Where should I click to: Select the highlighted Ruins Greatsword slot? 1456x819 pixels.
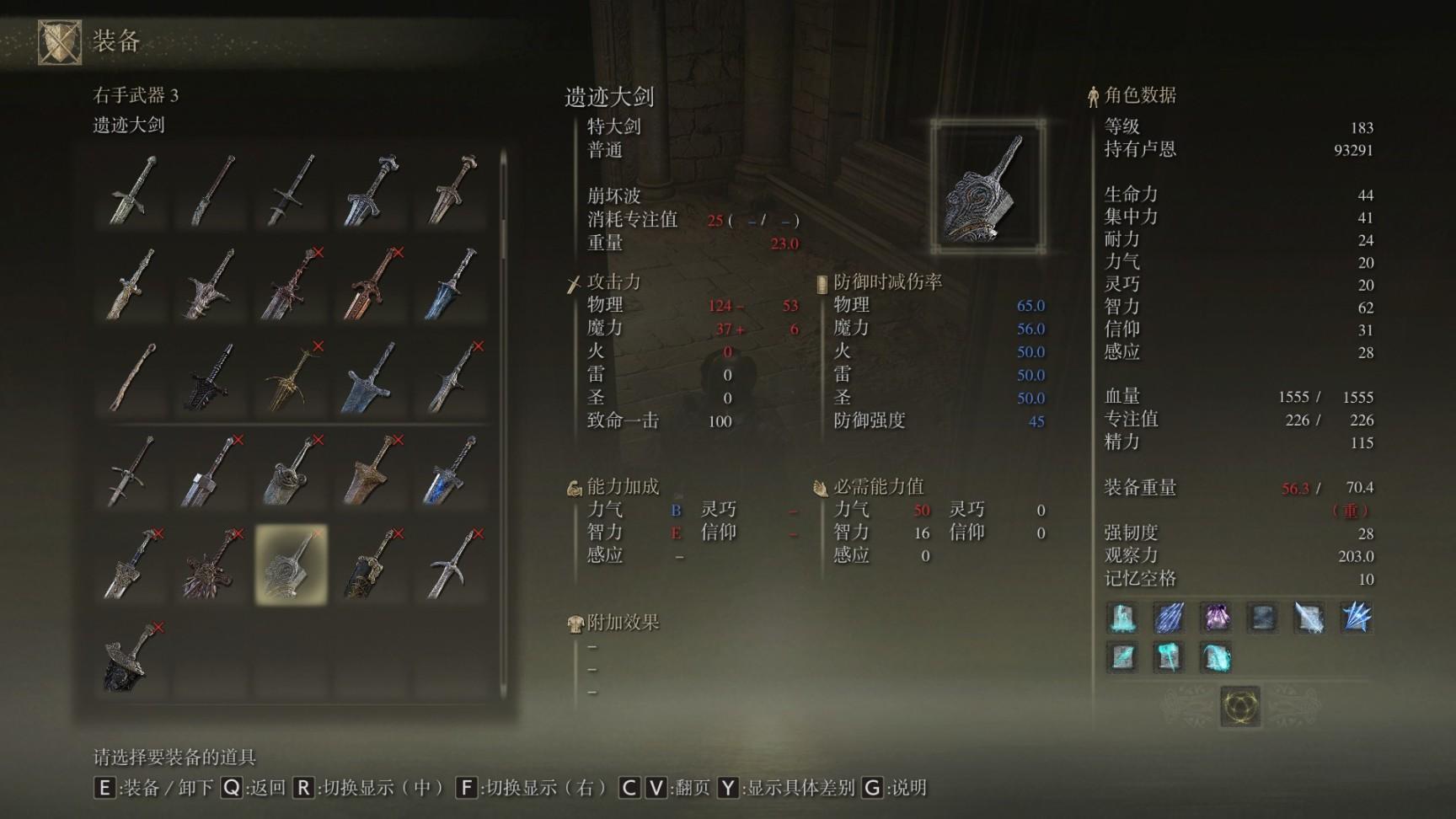pyautogui.click(x=291, y=564)
